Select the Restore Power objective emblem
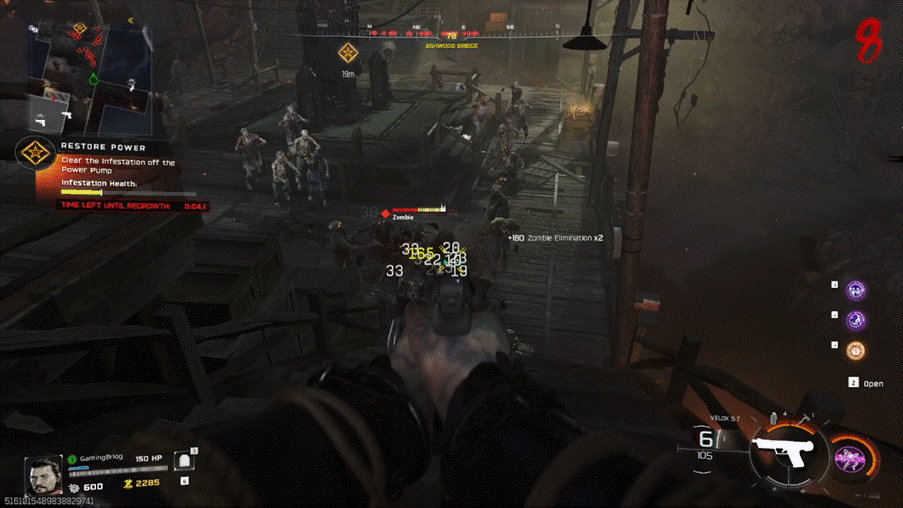Screen dimensions: 903x508 (36, 153)
